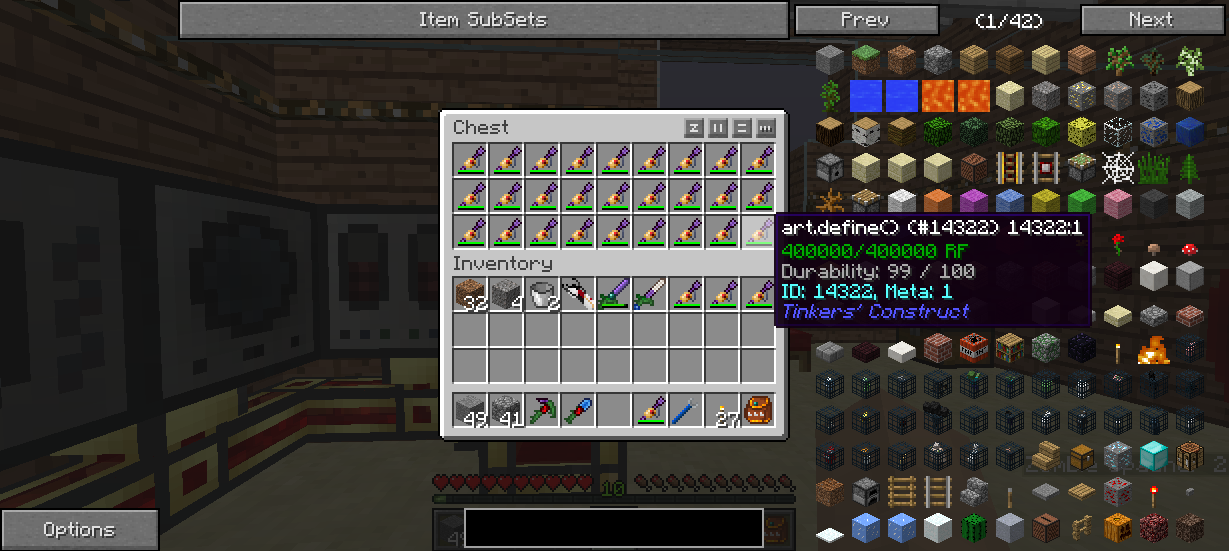The image size is (1229, 551).
Task: Choose the TNT block in the item panel
Action: [974, 349]
